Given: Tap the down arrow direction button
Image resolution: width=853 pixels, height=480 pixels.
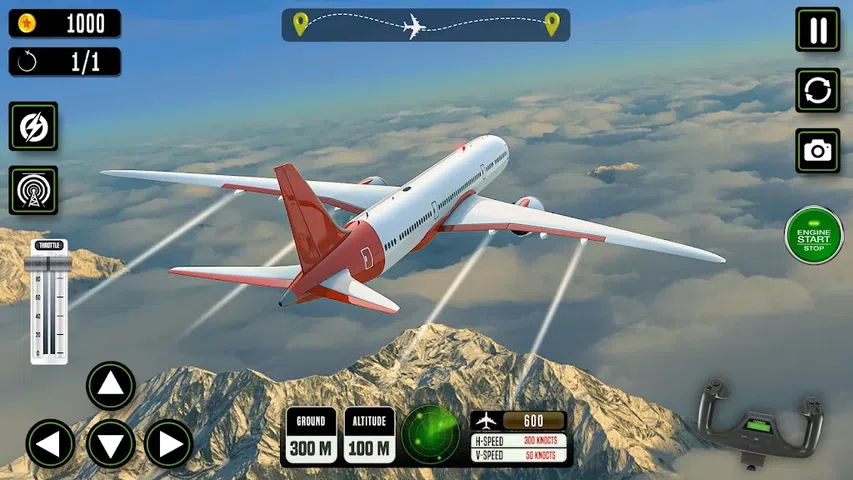Looking at the screenshot, I should 110,444.
